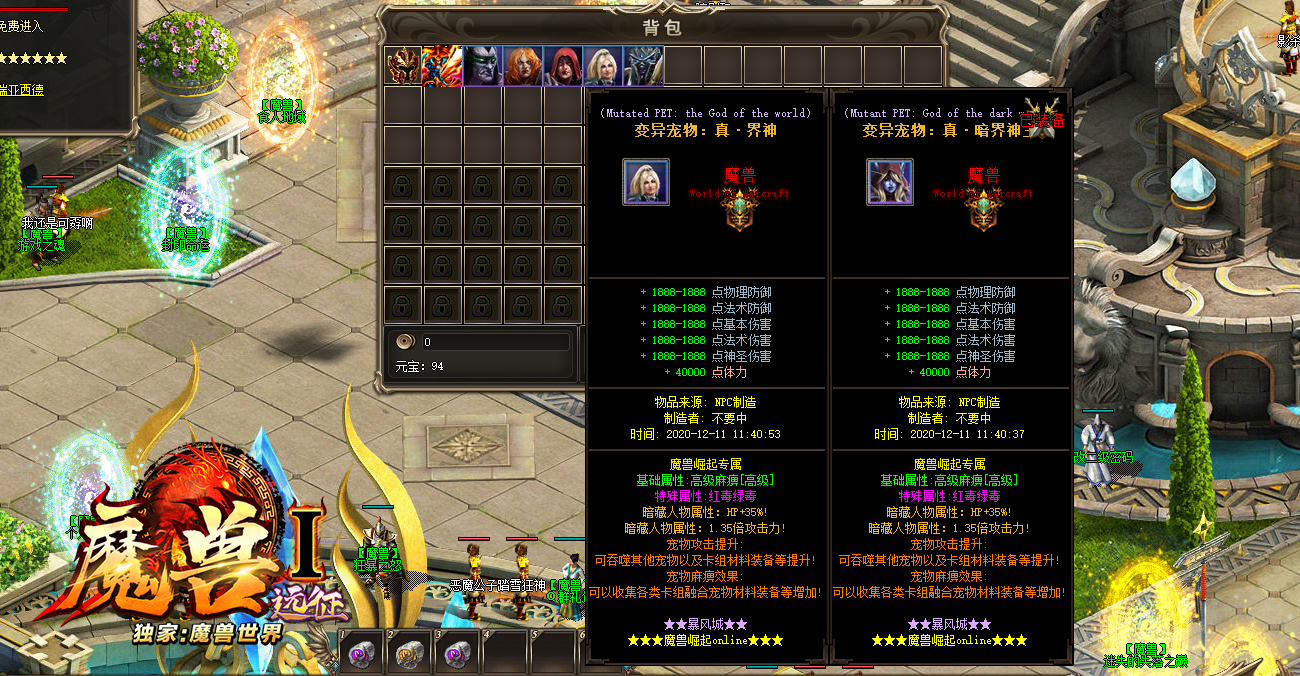
Task: Use the purple swirl stone in hotbar slot 1
Action: click(361, 654)
